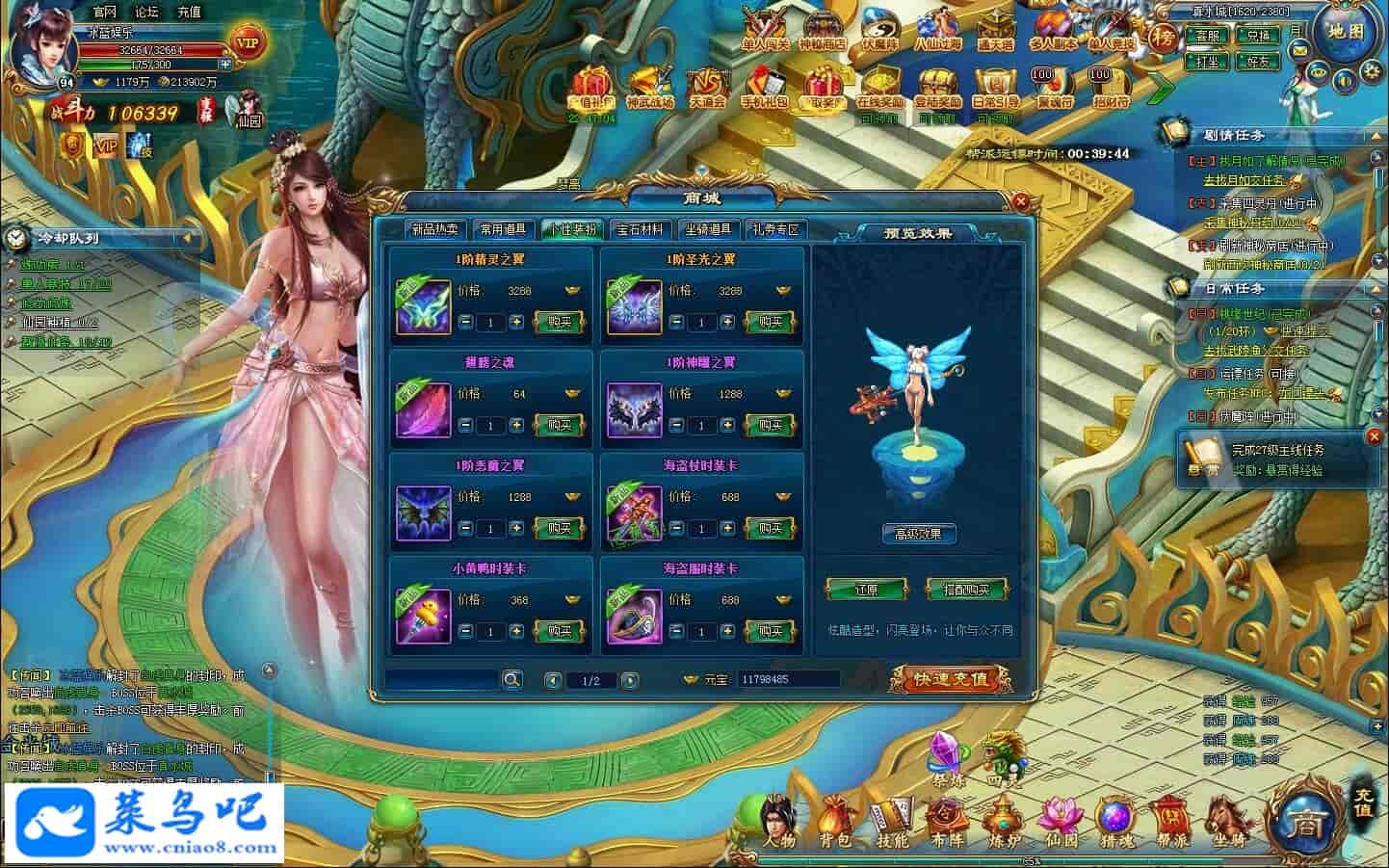The width and height of the screenshot is (1389, 868).
Task: Increase quantity of 1阶圣光之翼
Action: [727, 322]
